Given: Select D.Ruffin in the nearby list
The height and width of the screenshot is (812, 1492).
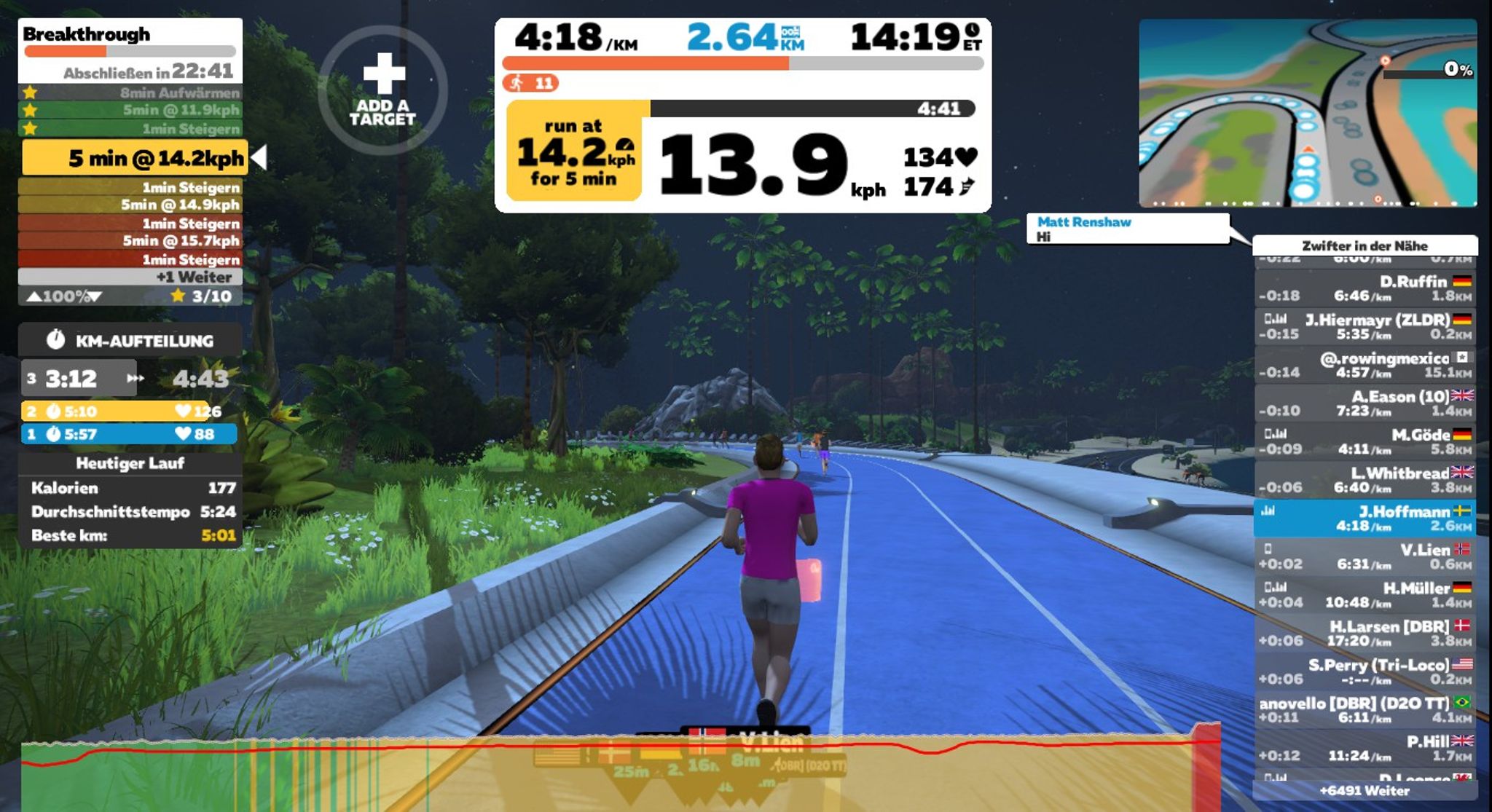Looking at the screenshot, I should 1364,288.
